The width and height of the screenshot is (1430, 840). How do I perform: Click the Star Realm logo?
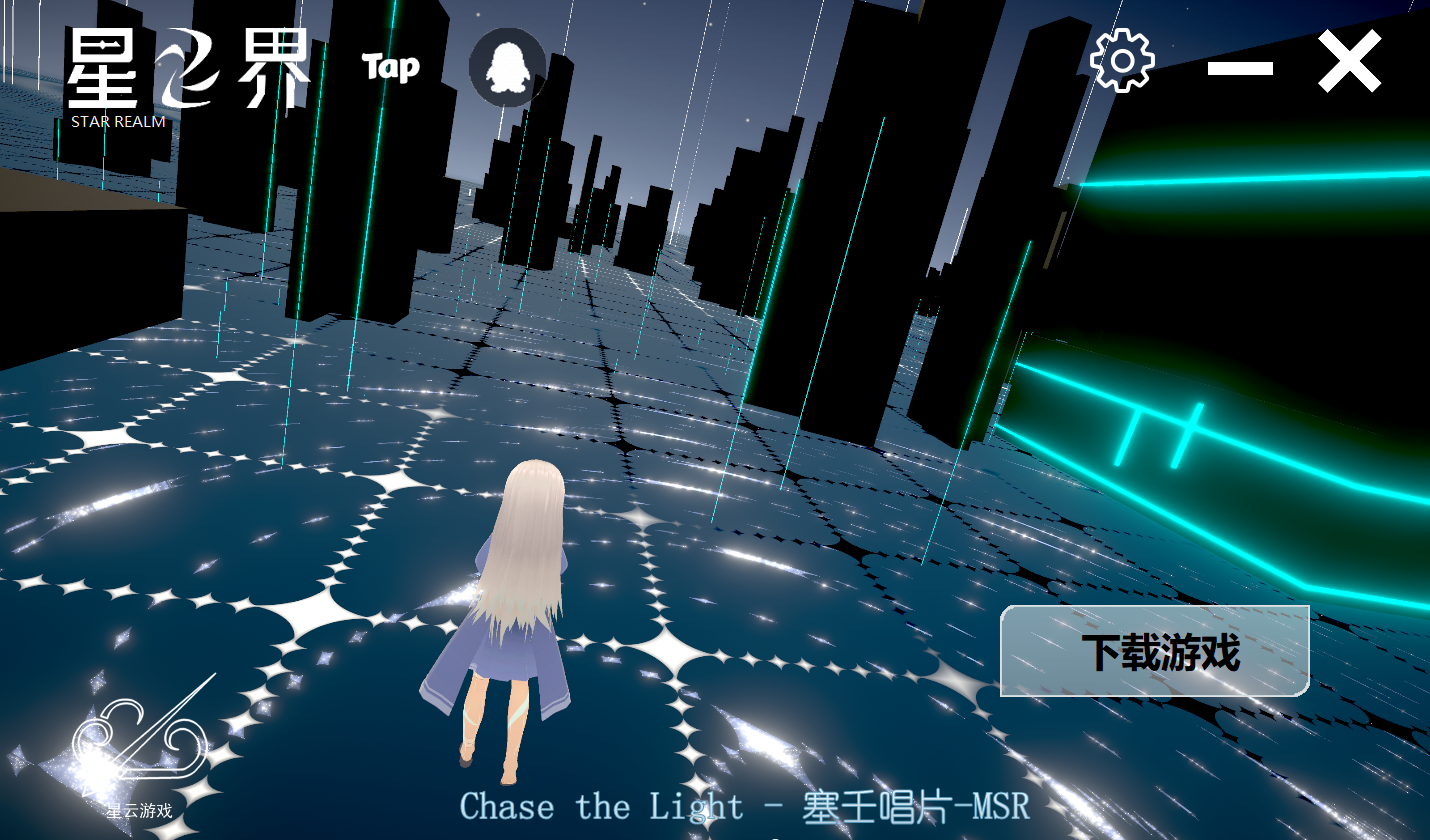click(x=188, y=77)
